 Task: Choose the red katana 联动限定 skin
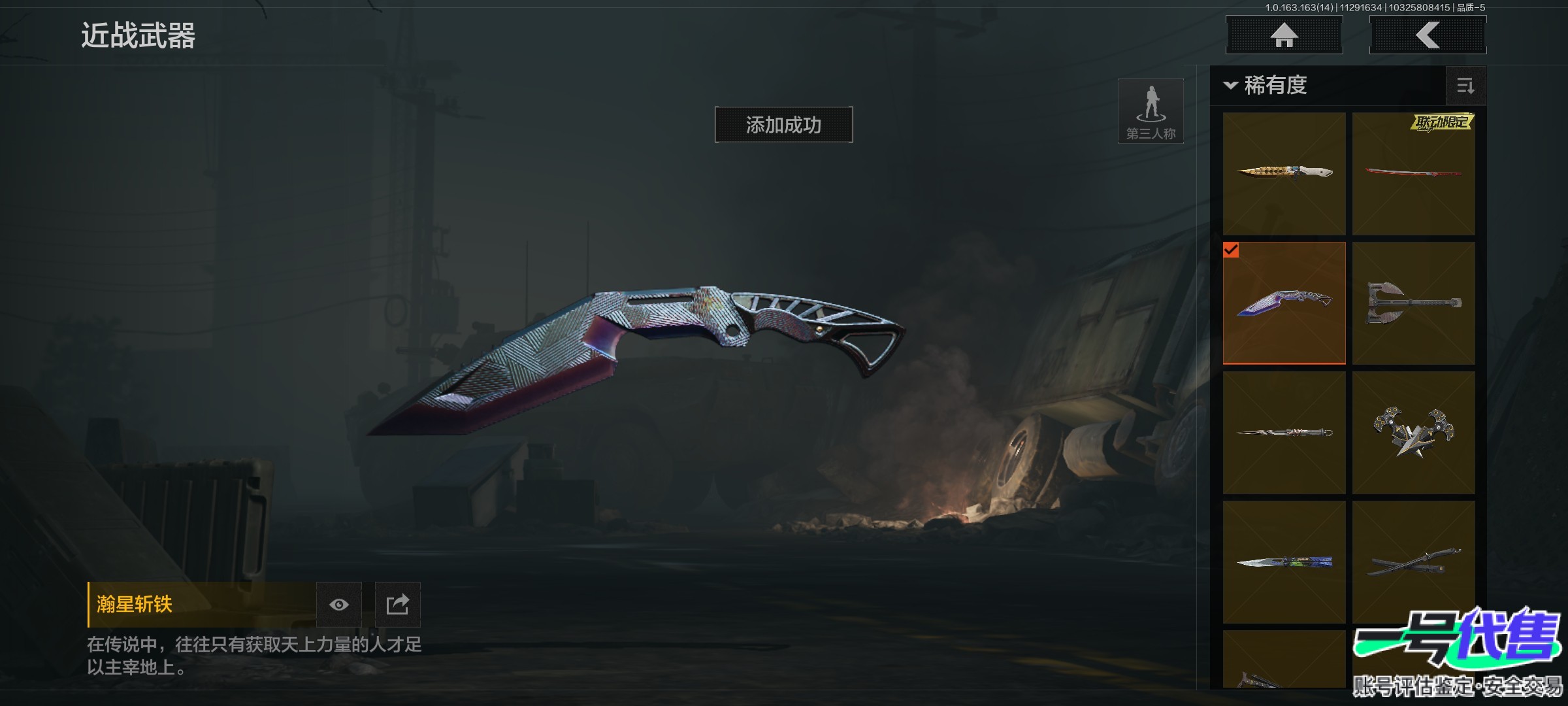coord(1413,173)
